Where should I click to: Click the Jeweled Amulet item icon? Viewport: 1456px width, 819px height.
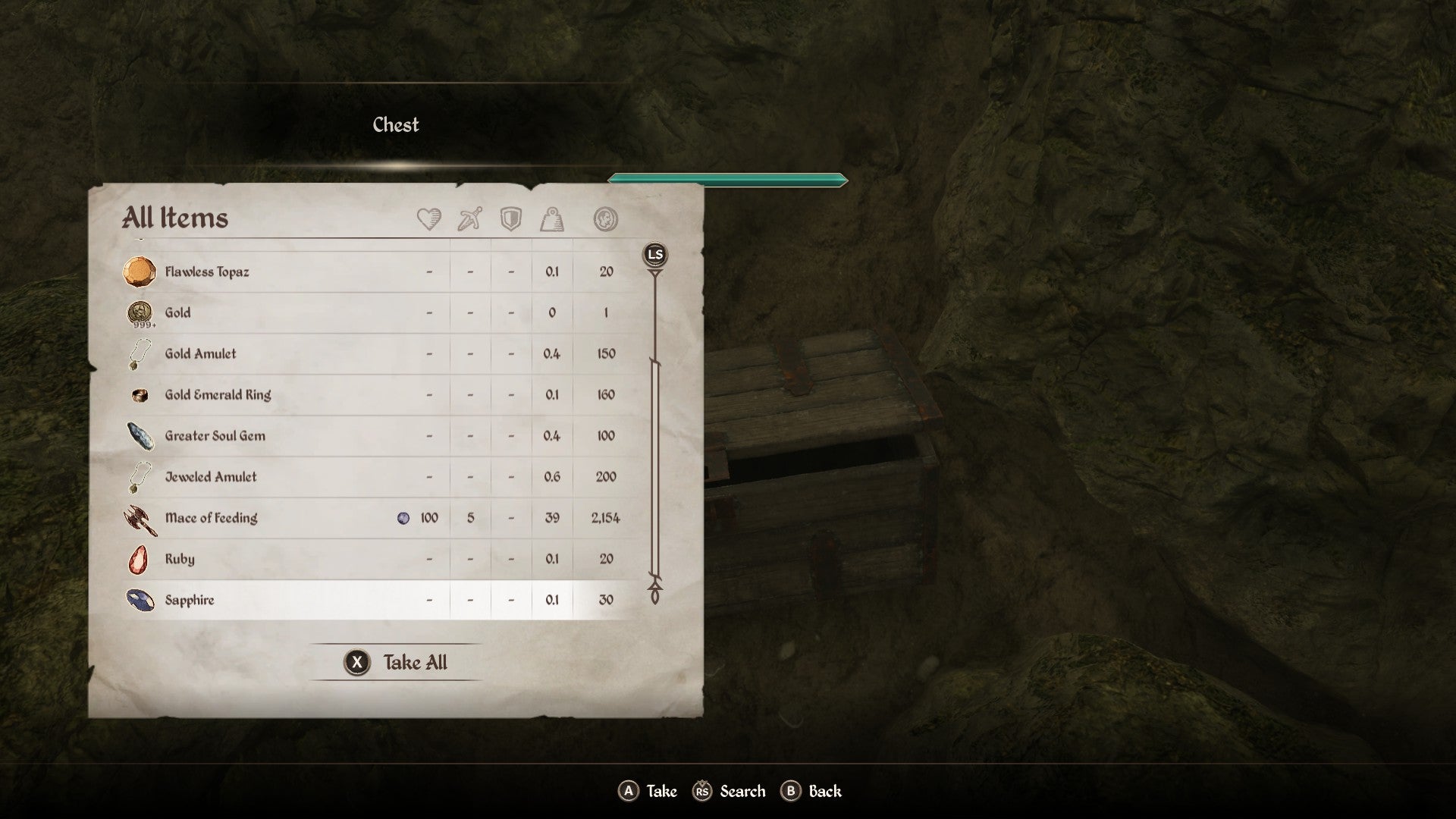click(140, 476)
